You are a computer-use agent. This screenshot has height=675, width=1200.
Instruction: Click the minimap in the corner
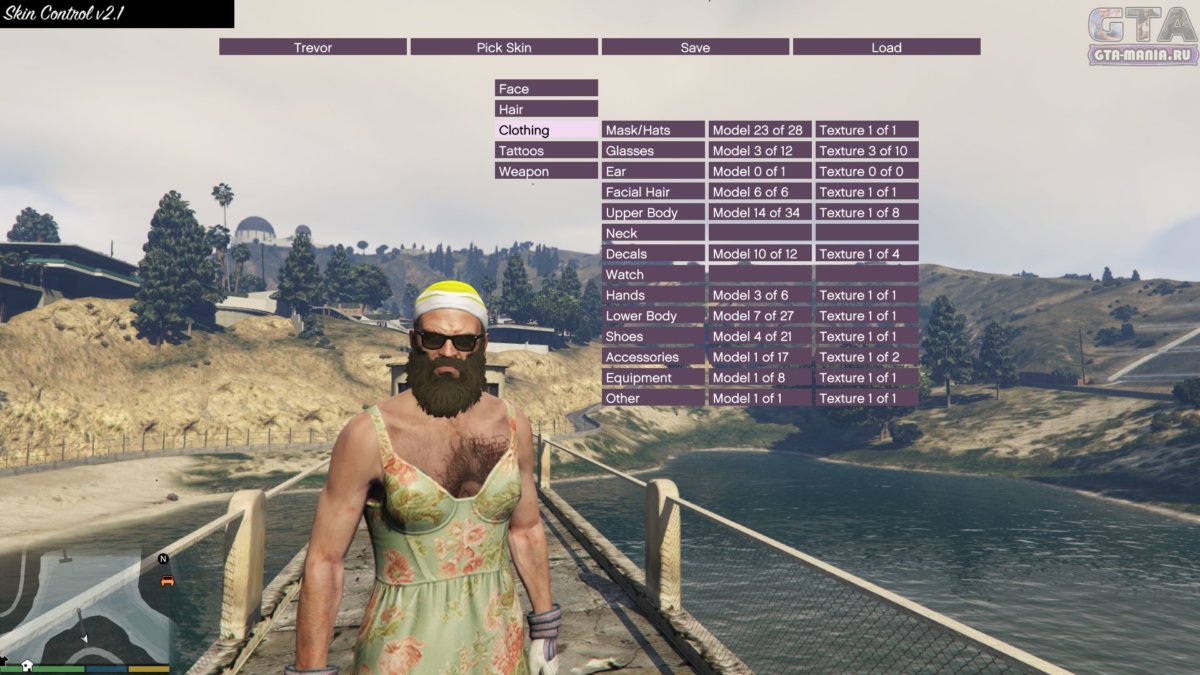[85, 605]
